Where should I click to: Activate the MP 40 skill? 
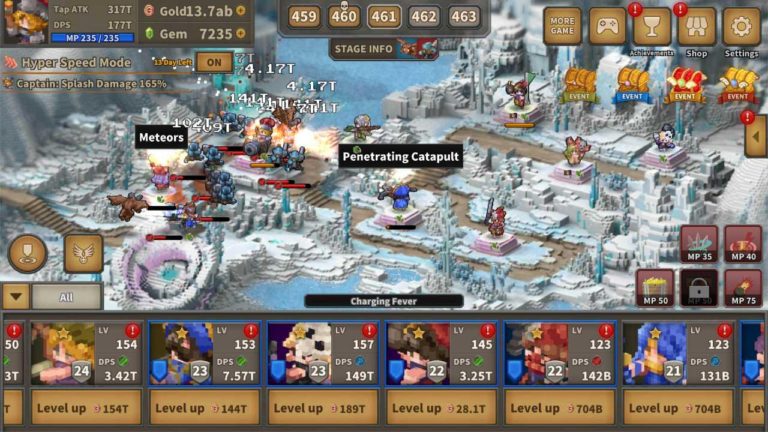click(x=742, y=245)
